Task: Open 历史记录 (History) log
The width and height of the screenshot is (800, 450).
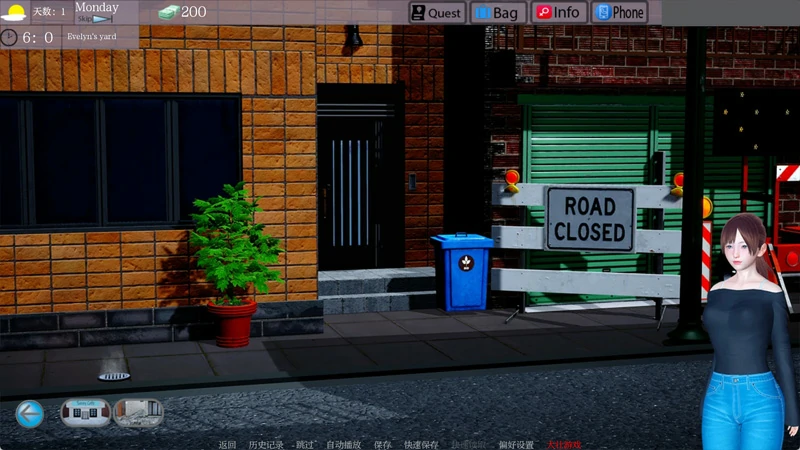Action: (265, 444)
